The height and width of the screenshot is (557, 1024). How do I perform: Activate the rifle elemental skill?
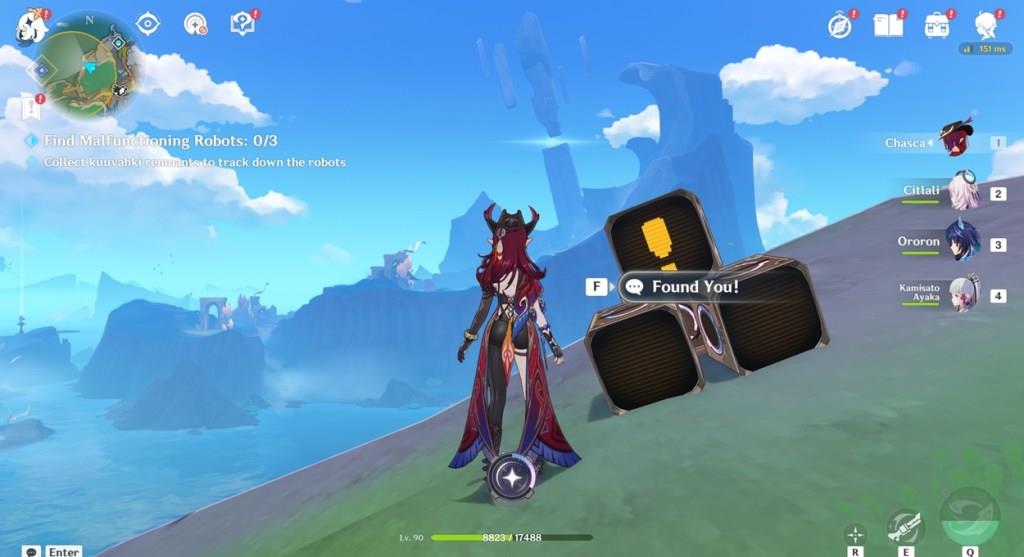click(905, 526)
